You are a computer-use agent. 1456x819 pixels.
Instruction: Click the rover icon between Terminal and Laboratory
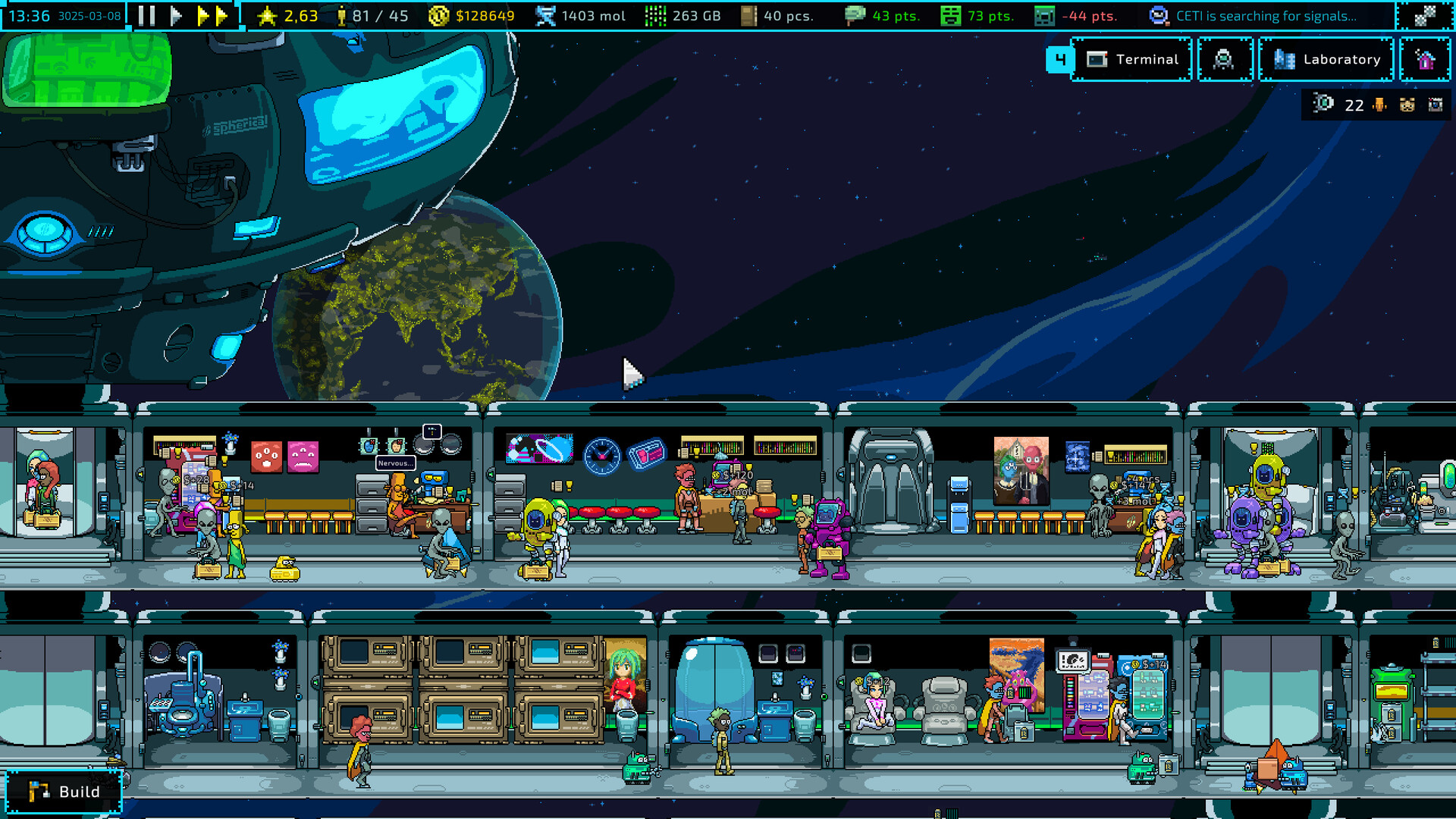pos(1225,59)
